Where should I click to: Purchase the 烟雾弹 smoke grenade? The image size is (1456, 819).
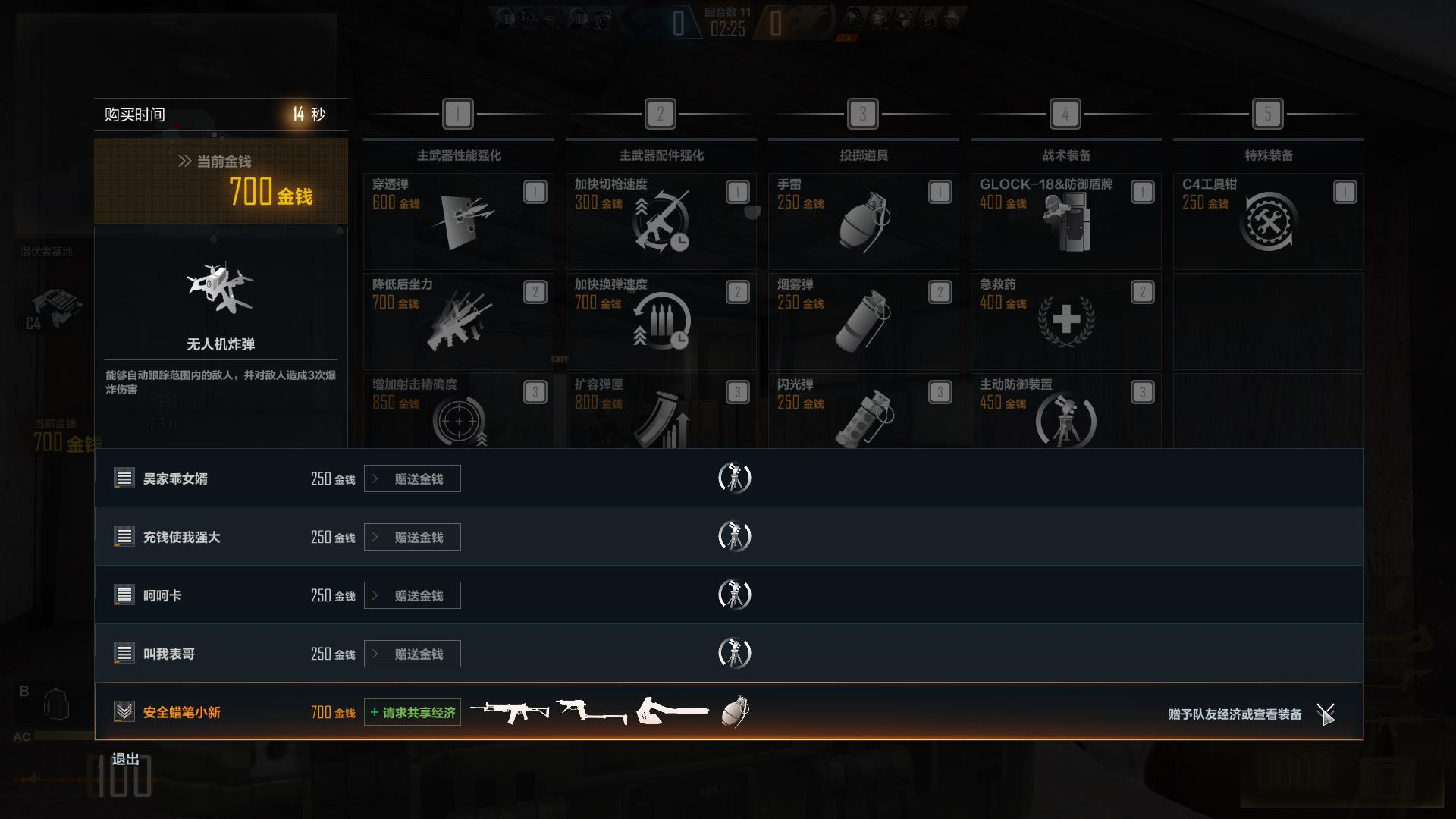pyautogui.click(x=863, y=321)
